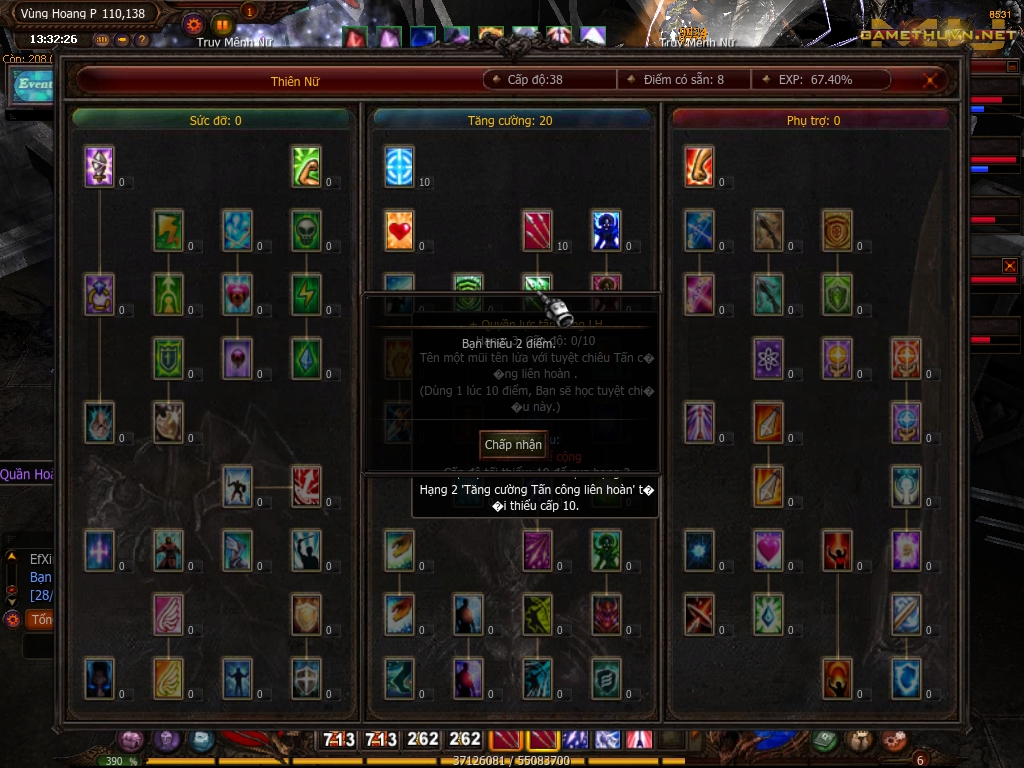Choose the green alien skull skill

click(306, 230)
